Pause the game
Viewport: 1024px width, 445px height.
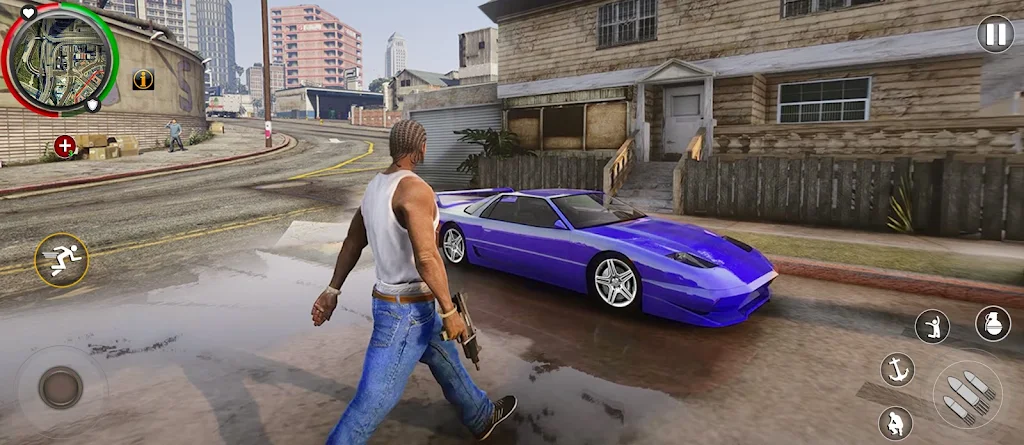[x=995, y=34]
